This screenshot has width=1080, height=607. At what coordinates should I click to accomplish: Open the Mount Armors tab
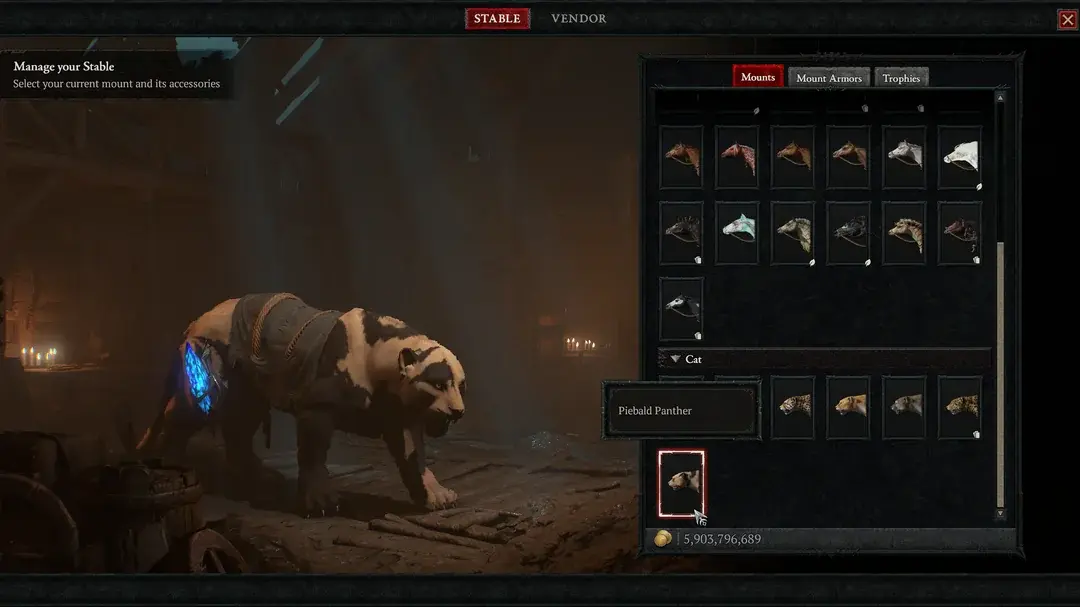point(829,78)
